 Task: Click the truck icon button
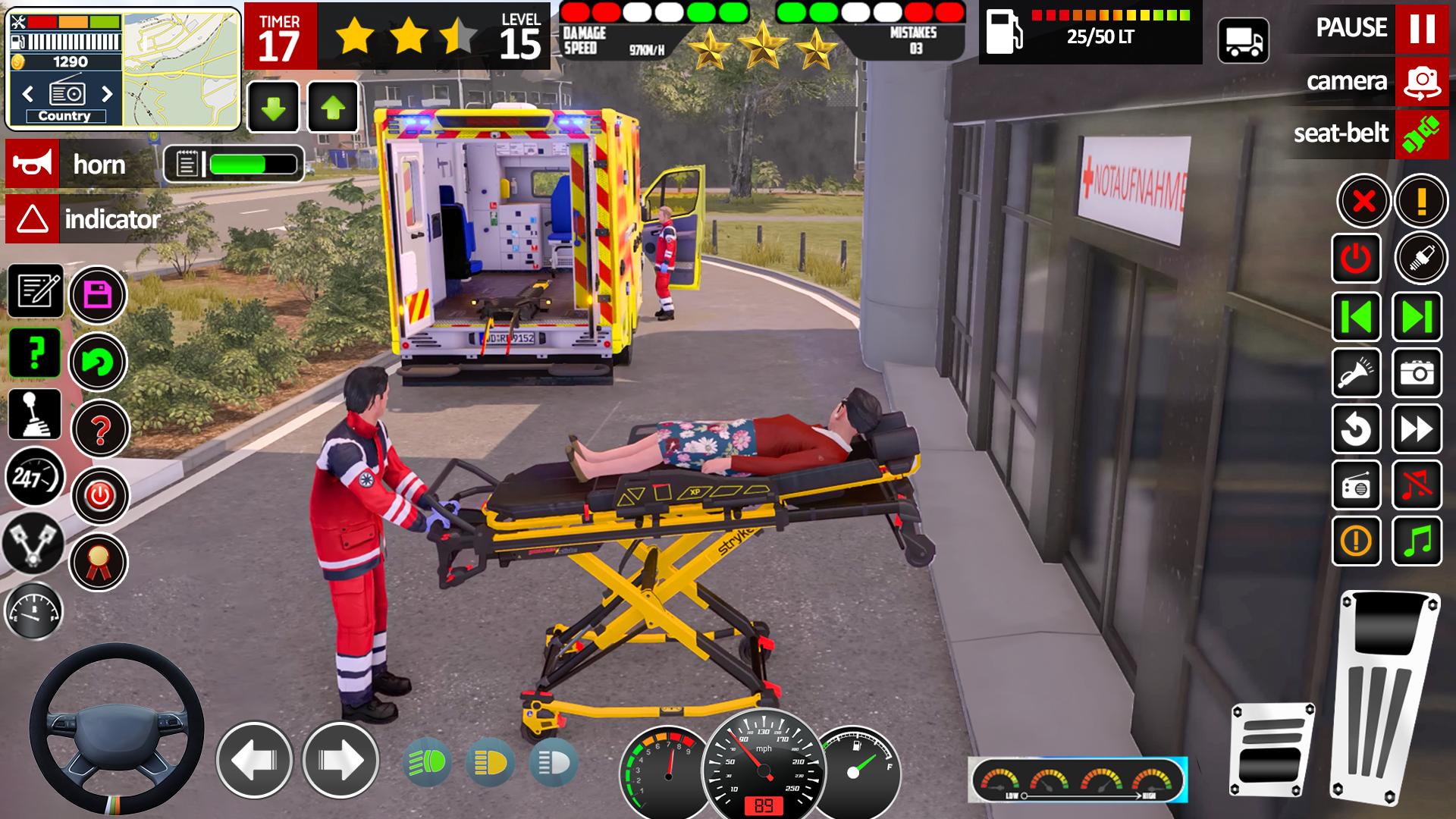click(1243, 41)
